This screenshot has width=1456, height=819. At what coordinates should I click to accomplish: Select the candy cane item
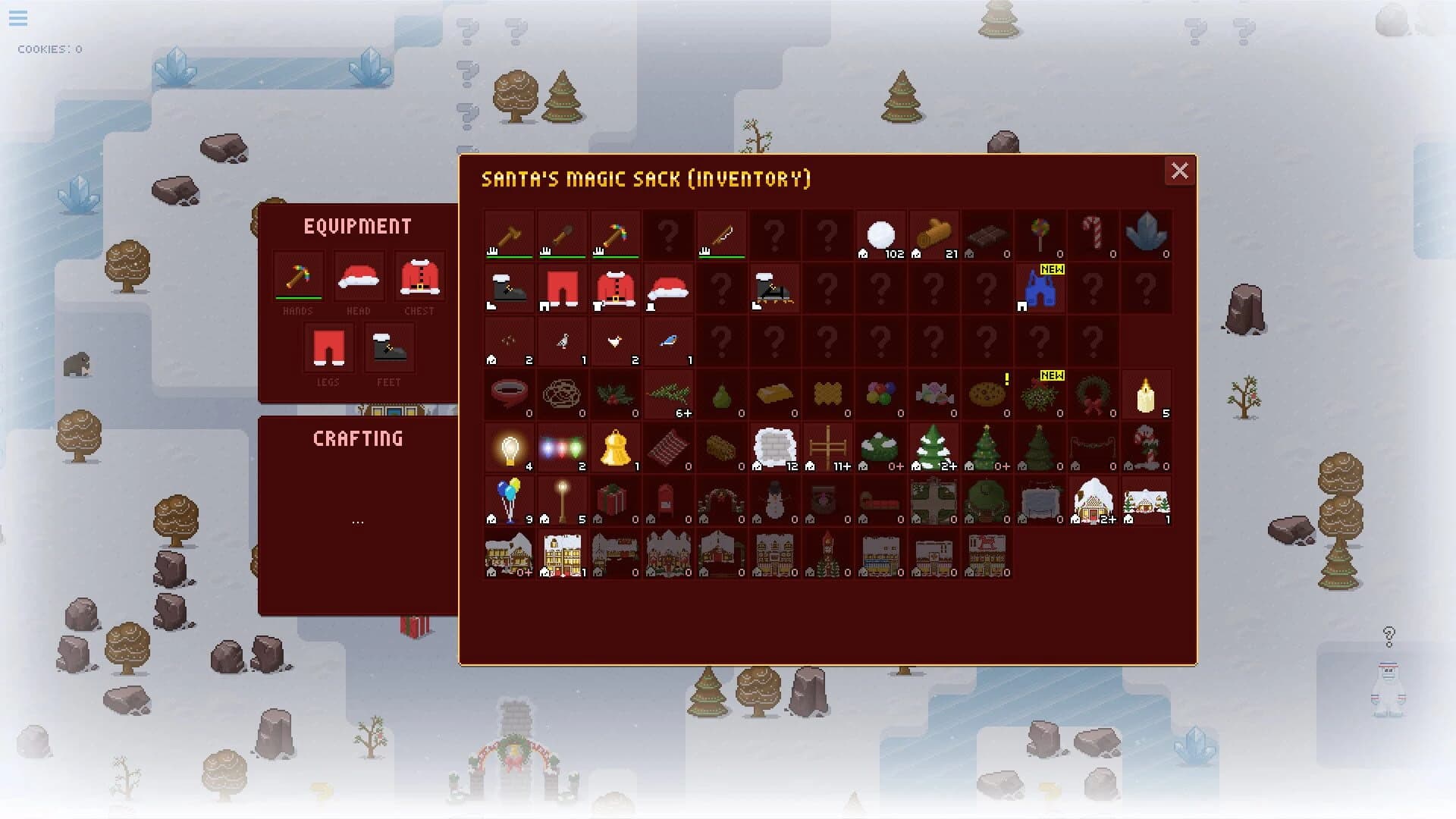[1094, 234]
